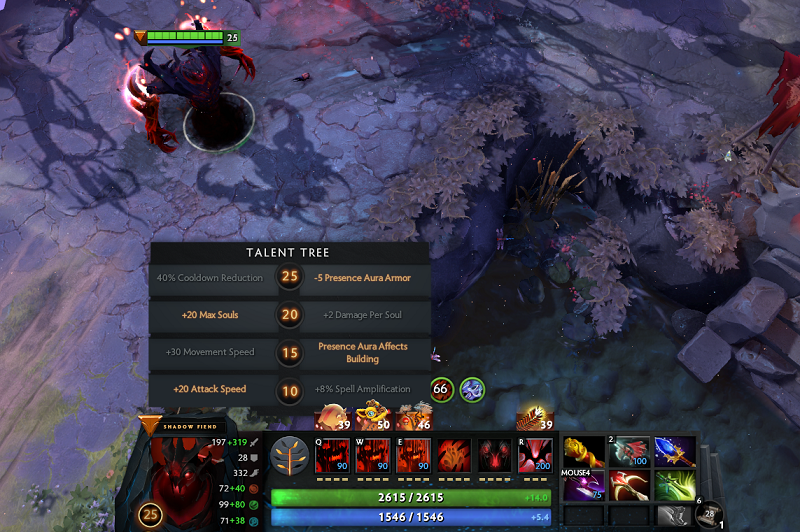
Task: Select Presence Aura Affects Building talent
Action: (x=364, y=352)
